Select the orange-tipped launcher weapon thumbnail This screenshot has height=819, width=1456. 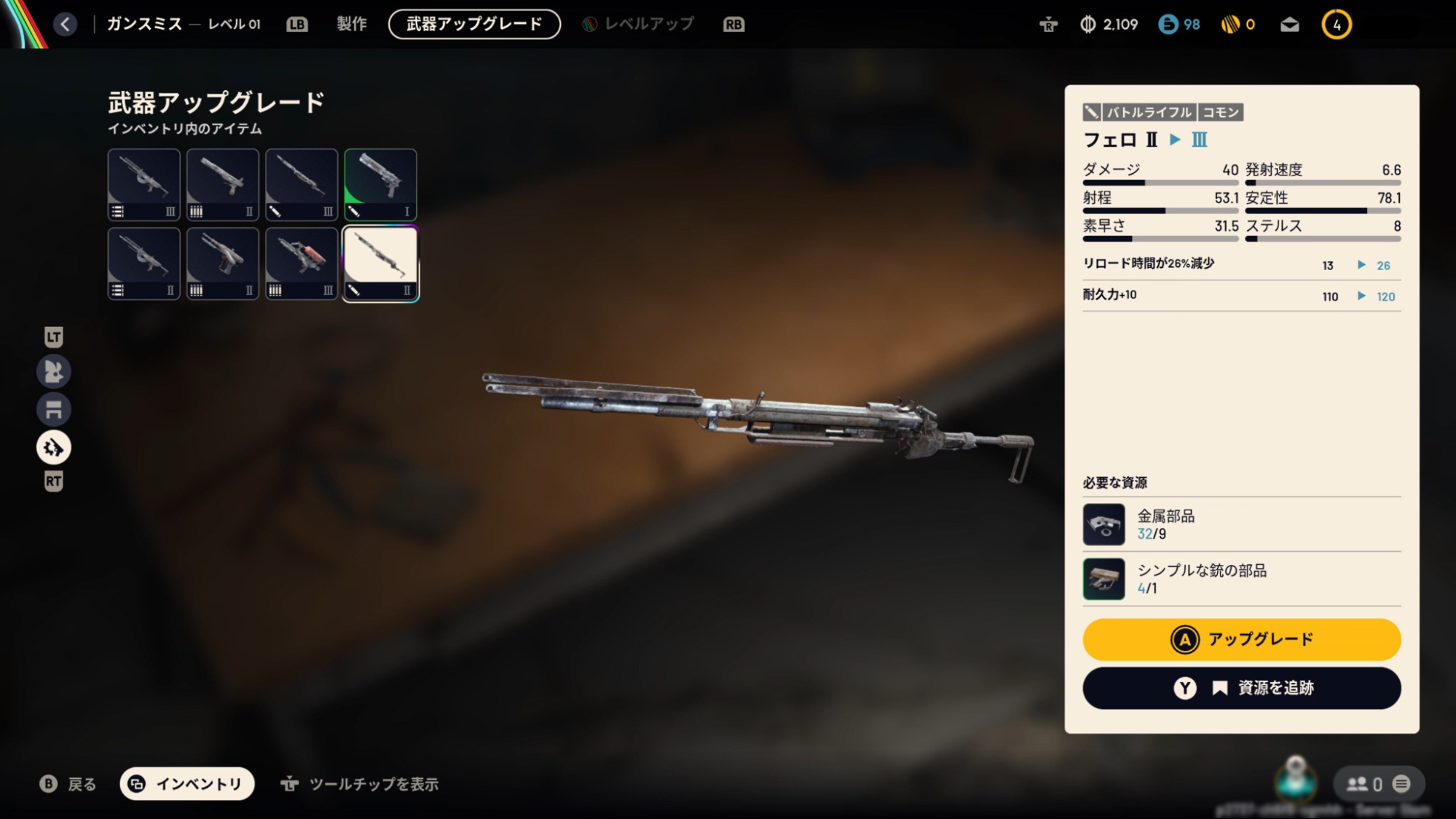pos(301,263)
